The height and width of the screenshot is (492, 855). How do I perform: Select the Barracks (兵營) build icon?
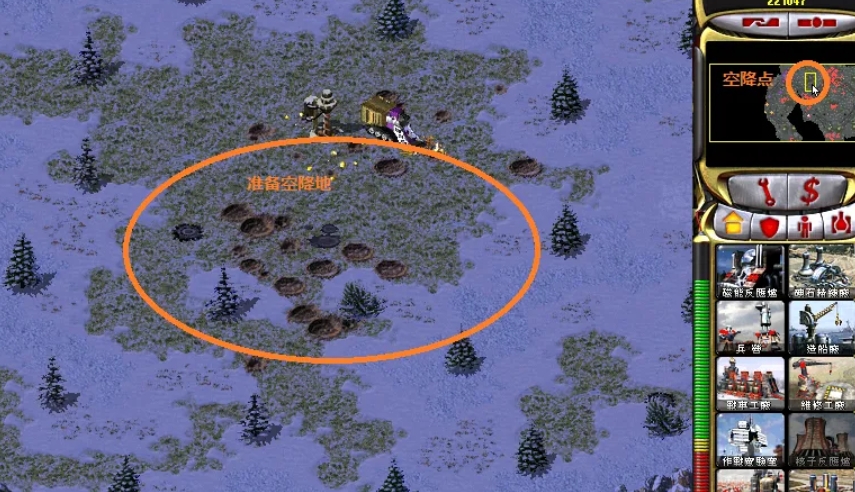click(x=748, y=325)
